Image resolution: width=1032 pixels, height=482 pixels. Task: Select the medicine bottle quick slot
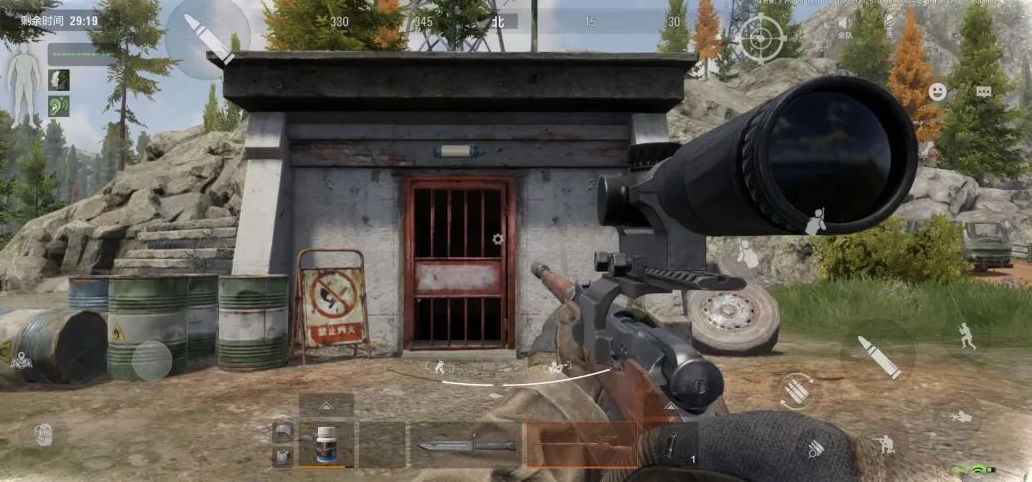[x=327, y=445]
